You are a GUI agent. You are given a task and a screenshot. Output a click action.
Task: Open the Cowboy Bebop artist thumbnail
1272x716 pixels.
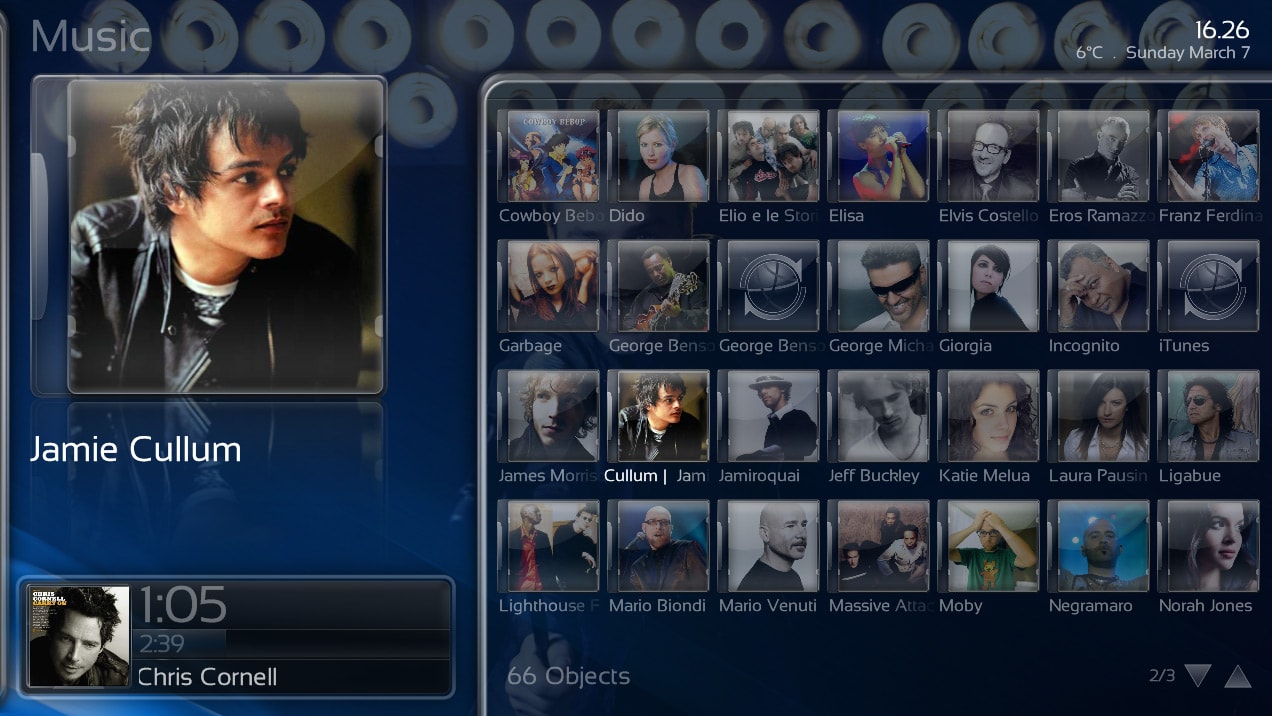553,156
